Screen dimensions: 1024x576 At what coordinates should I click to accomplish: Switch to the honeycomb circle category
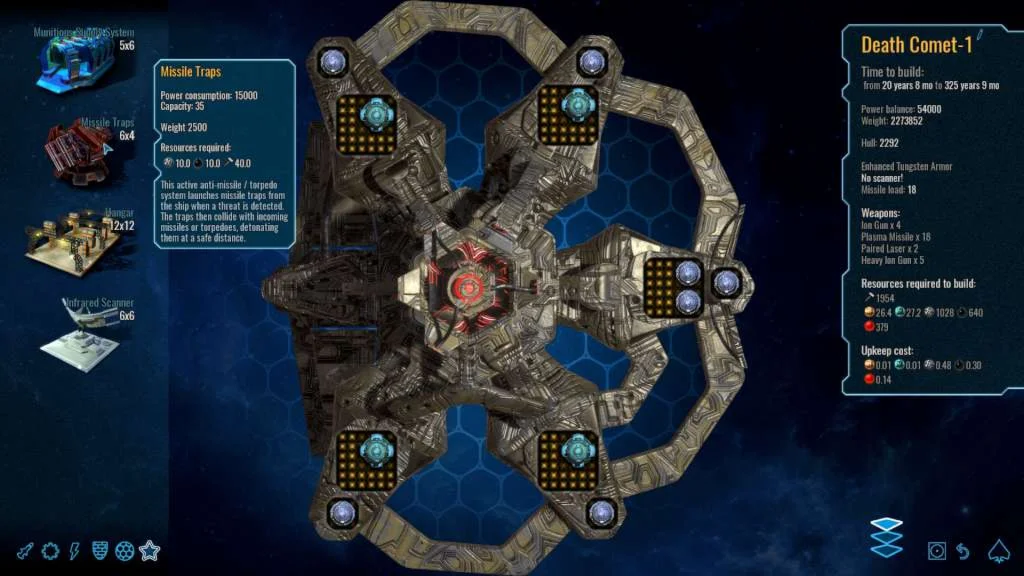click(x=124, y=551)
